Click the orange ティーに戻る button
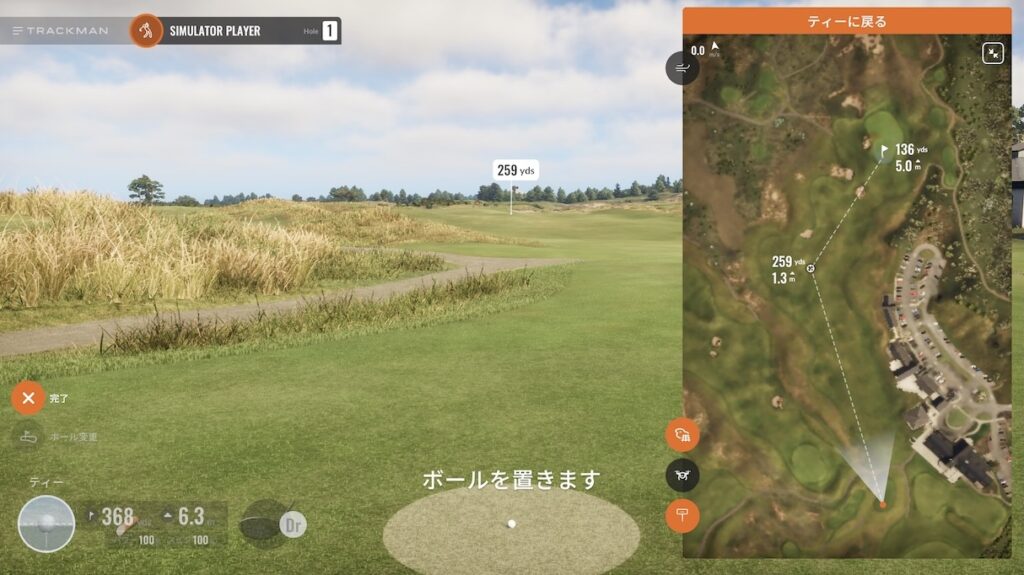The width and height of the screenshot is (1024, 575). tap(846, 21)
